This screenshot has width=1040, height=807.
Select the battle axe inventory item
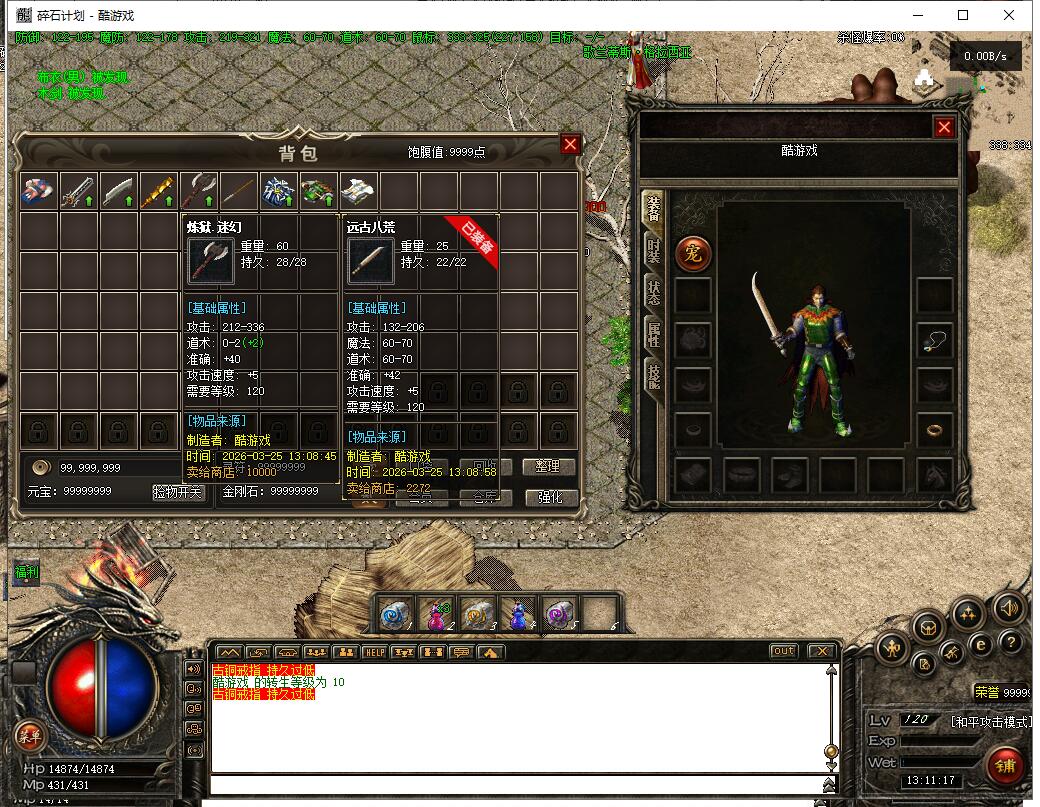click(199, 191)
